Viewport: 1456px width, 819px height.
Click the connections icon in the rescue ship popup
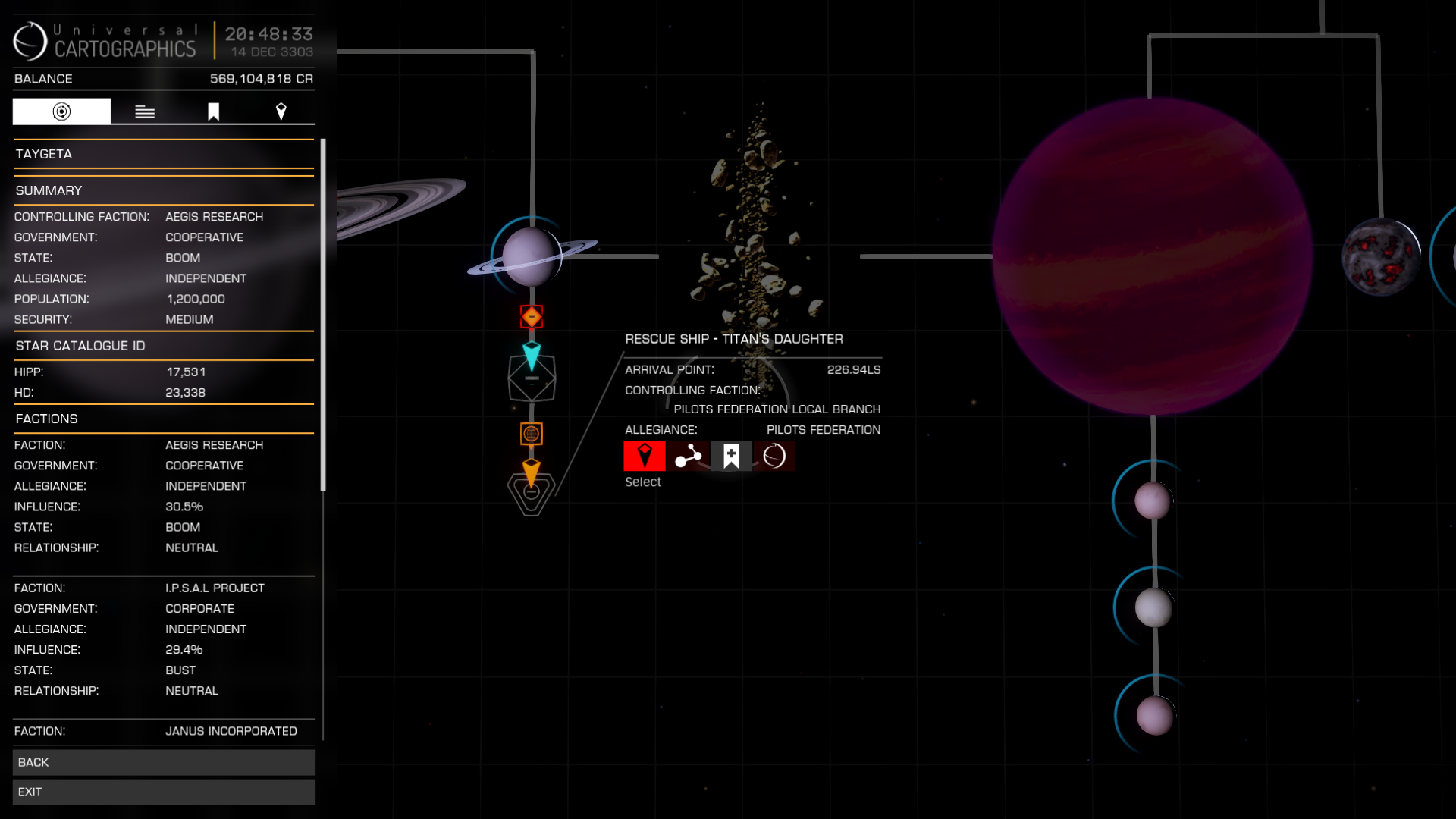(x=688, y=456)
